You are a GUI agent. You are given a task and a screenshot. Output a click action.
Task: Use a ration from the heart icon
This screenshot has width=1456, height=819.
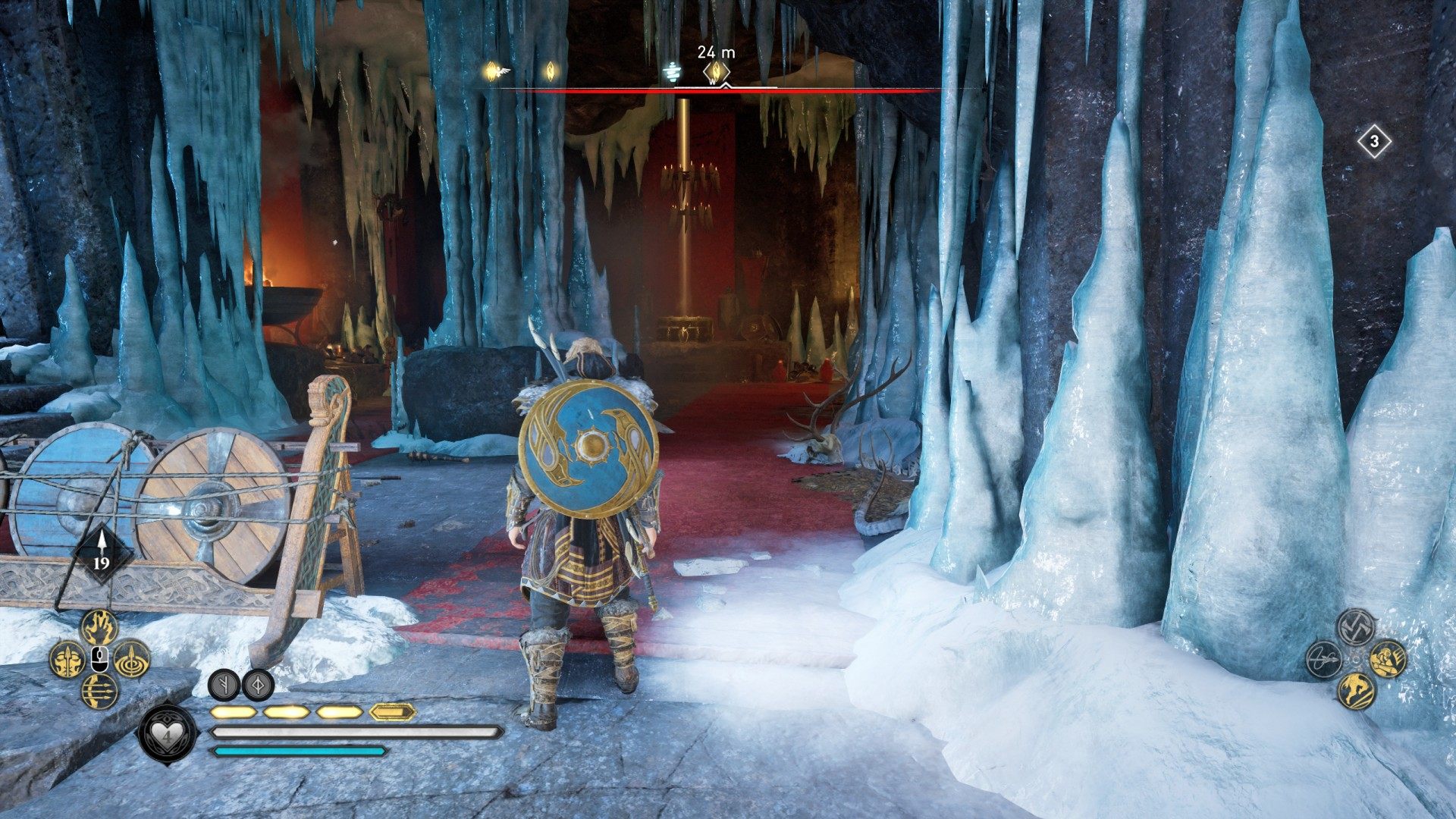(165, 735)
